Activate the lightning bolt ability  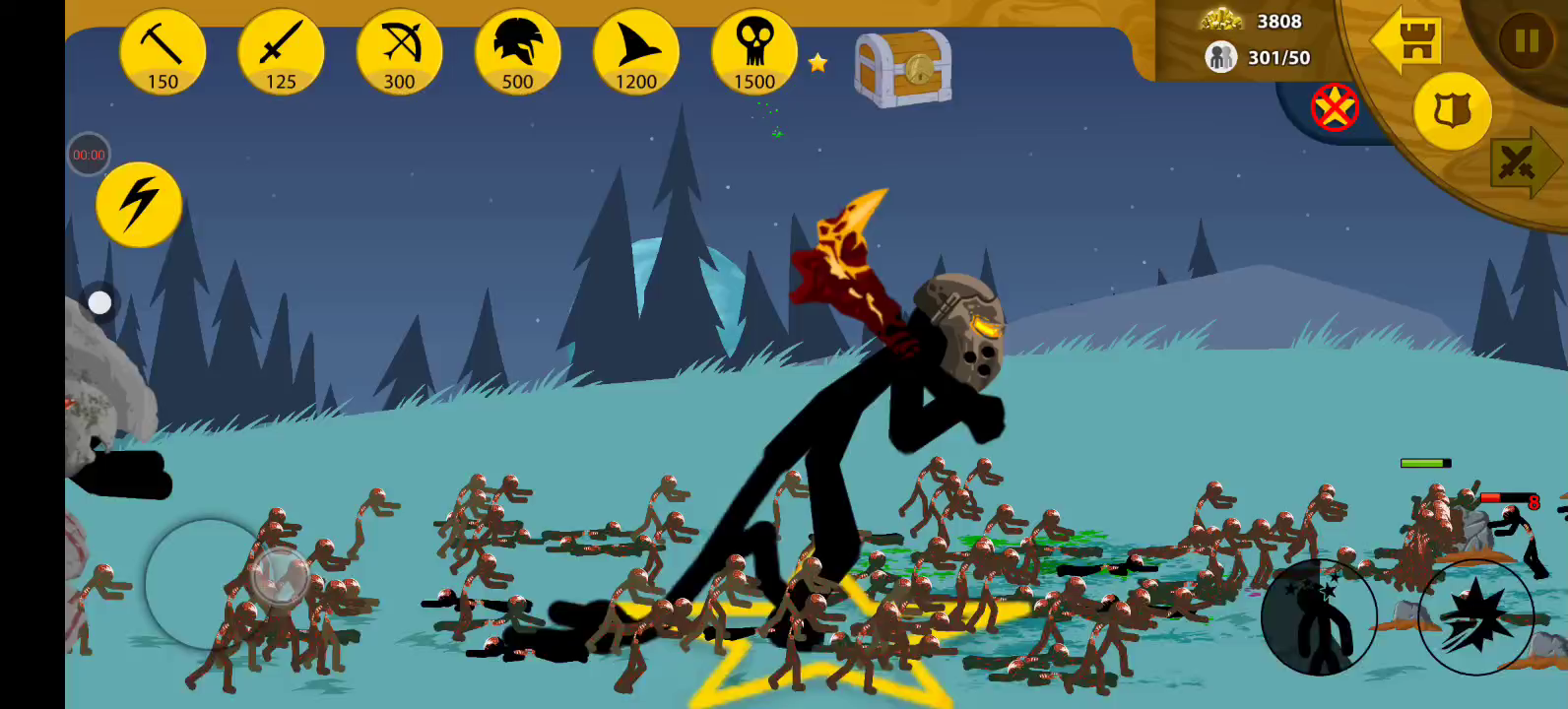[x=139, y=204]
